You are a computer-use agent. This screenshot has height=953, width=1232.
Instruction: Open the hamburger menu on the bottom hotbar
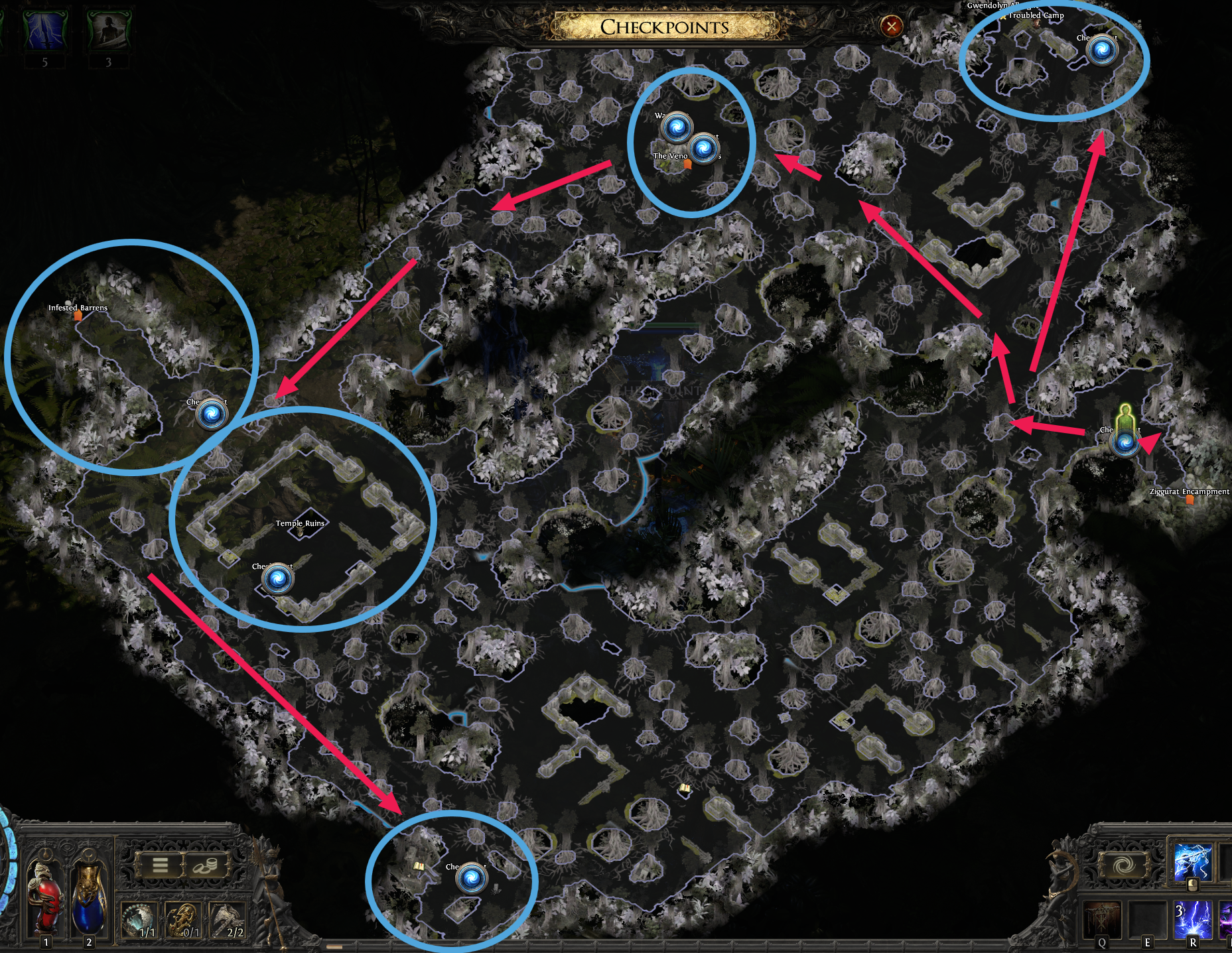[x=160, y=865]
